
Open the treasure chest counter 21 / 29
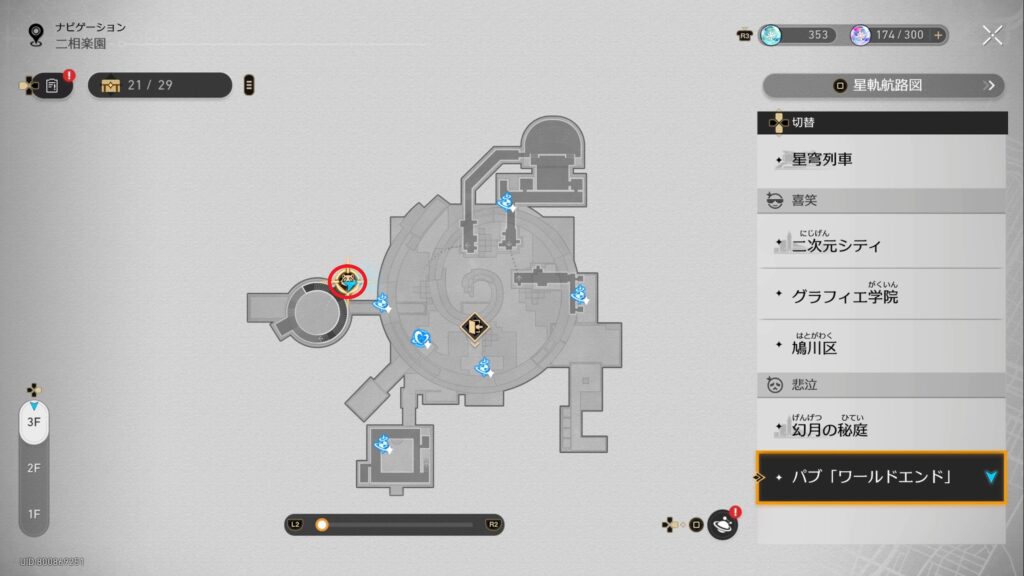(x=160, y=85)
